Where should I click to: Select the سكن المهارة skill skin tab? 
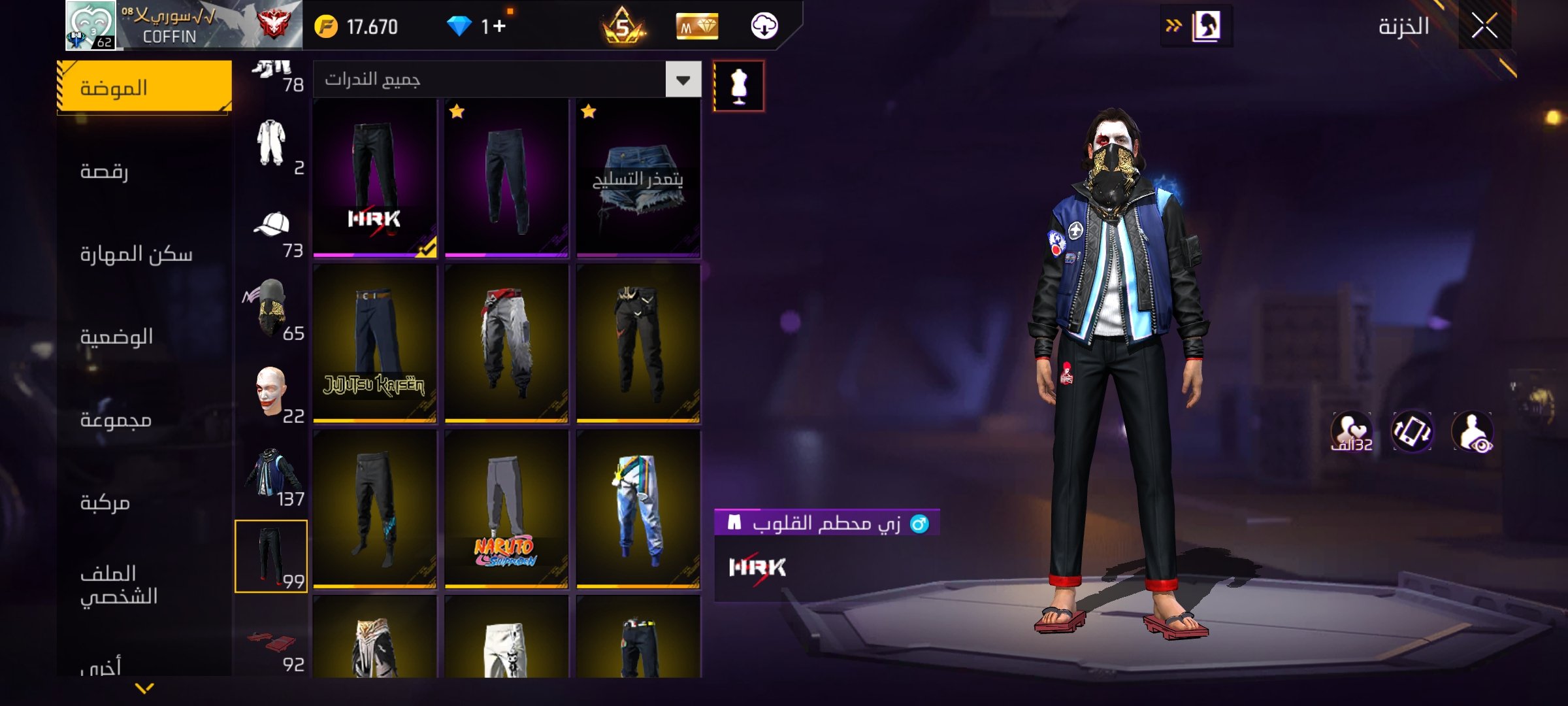[x=144, y=254]
